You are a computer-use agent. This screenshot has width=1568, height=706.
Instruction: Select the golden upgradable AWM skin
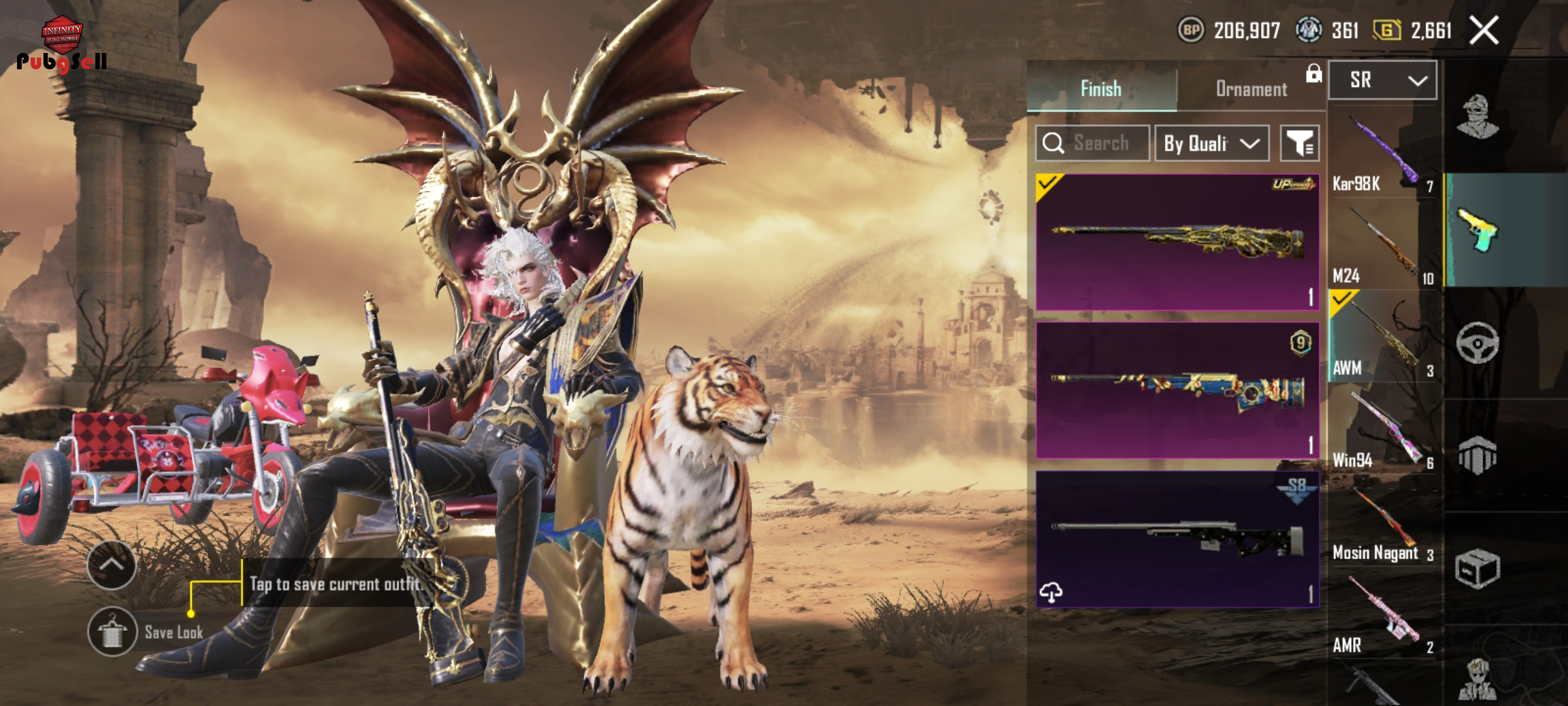point(1177,242)
